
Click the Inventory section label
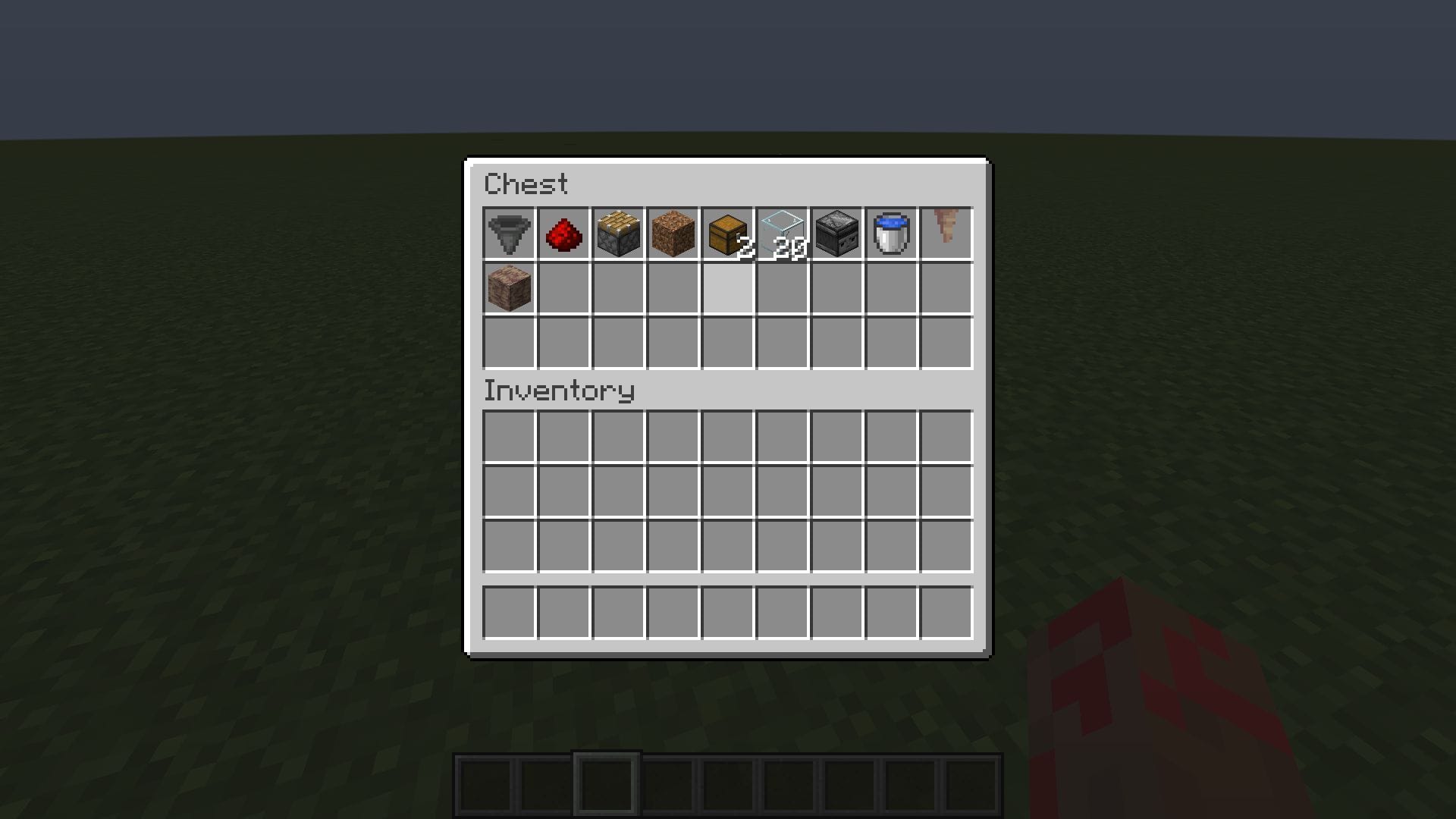click(559, 391)
